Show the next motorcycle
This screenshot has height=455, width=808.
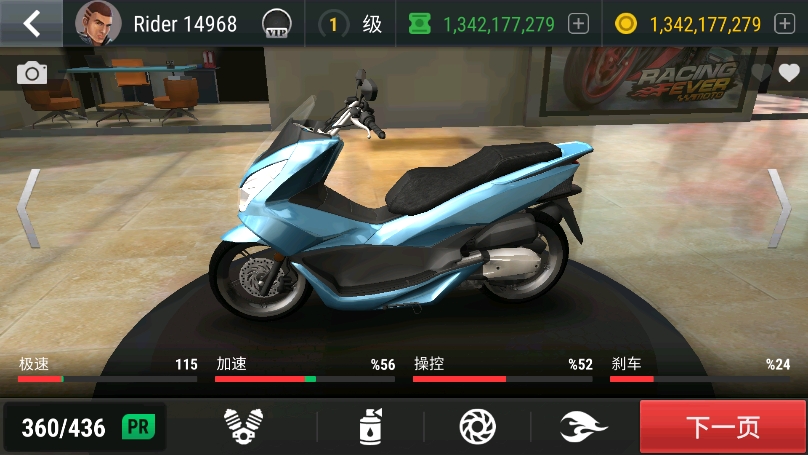click(x=779, y=207)
